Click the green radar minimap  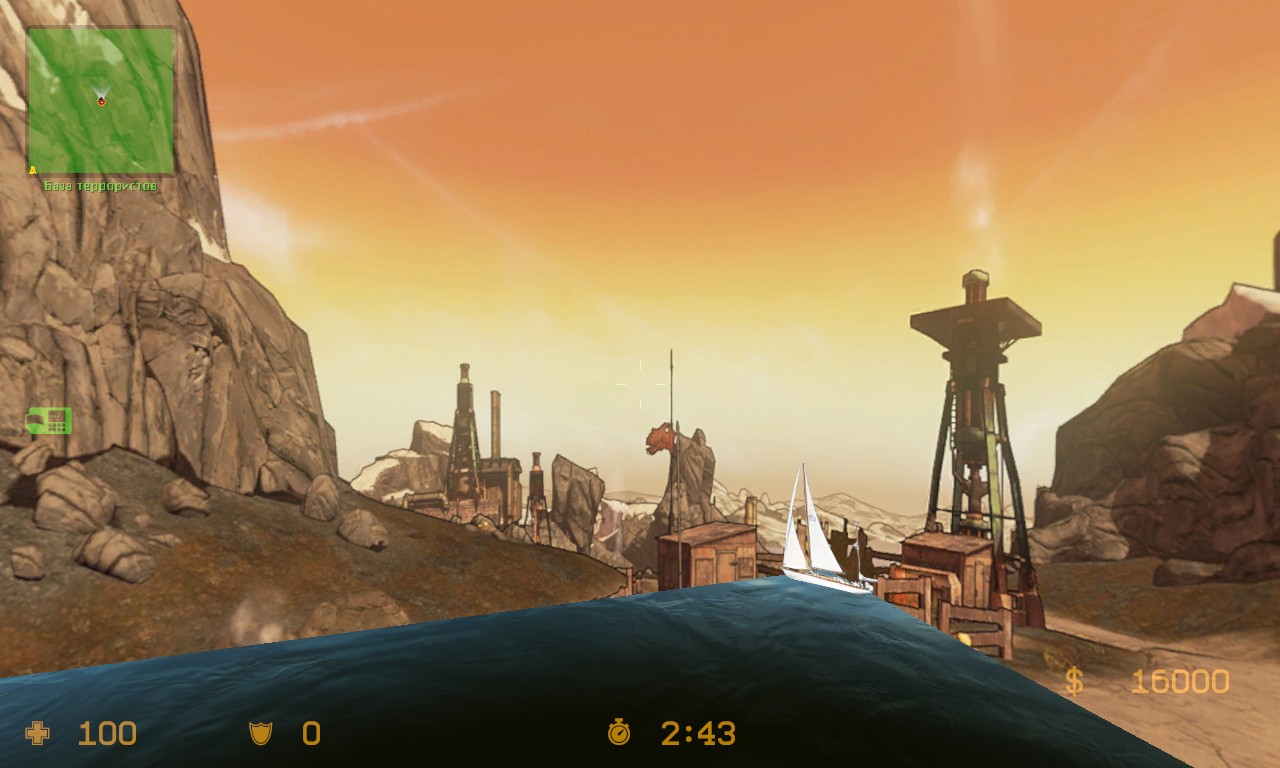click(x=101, y=100)
